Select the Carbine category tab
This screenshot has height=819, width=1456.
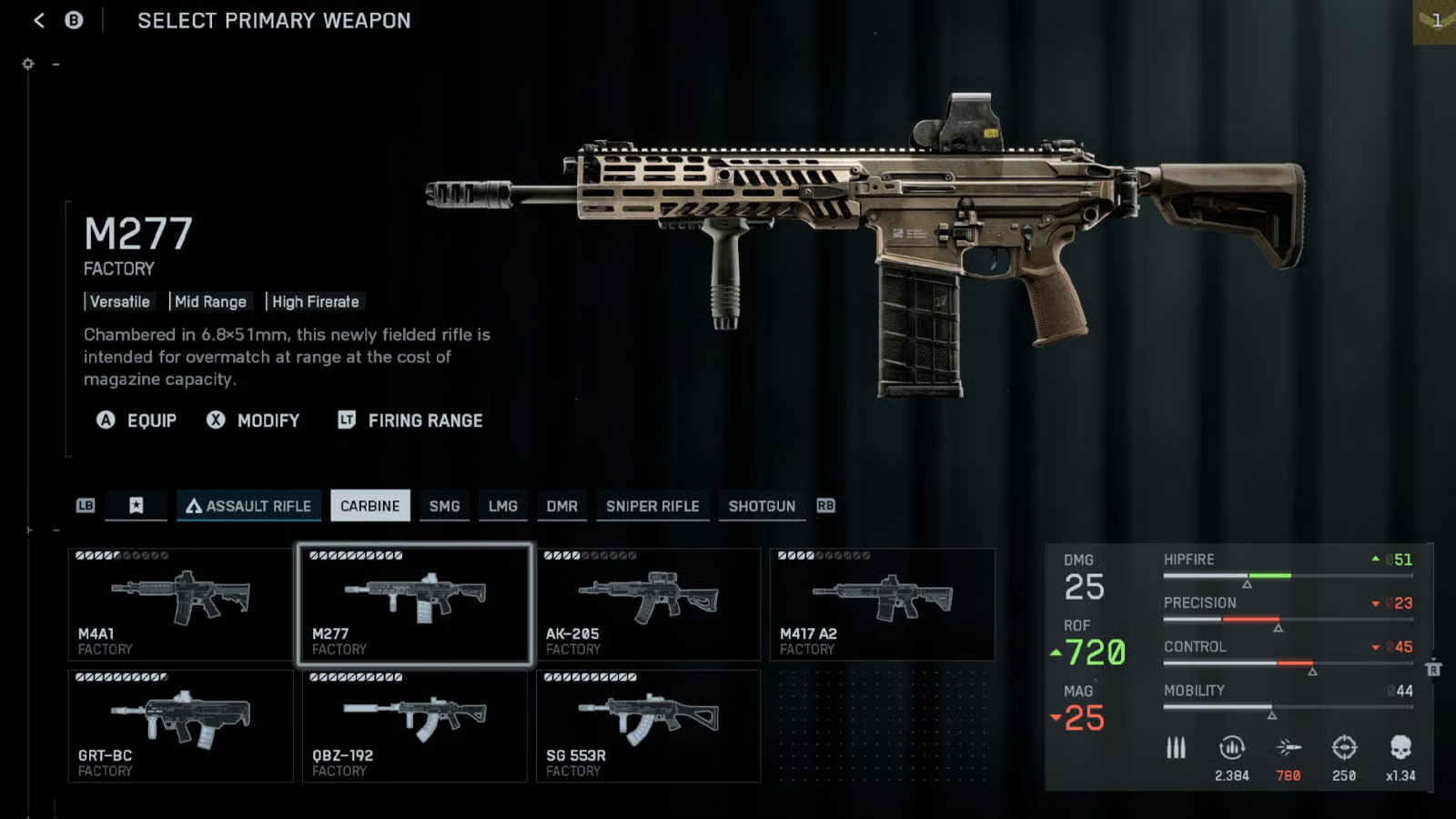pos(369,506)
